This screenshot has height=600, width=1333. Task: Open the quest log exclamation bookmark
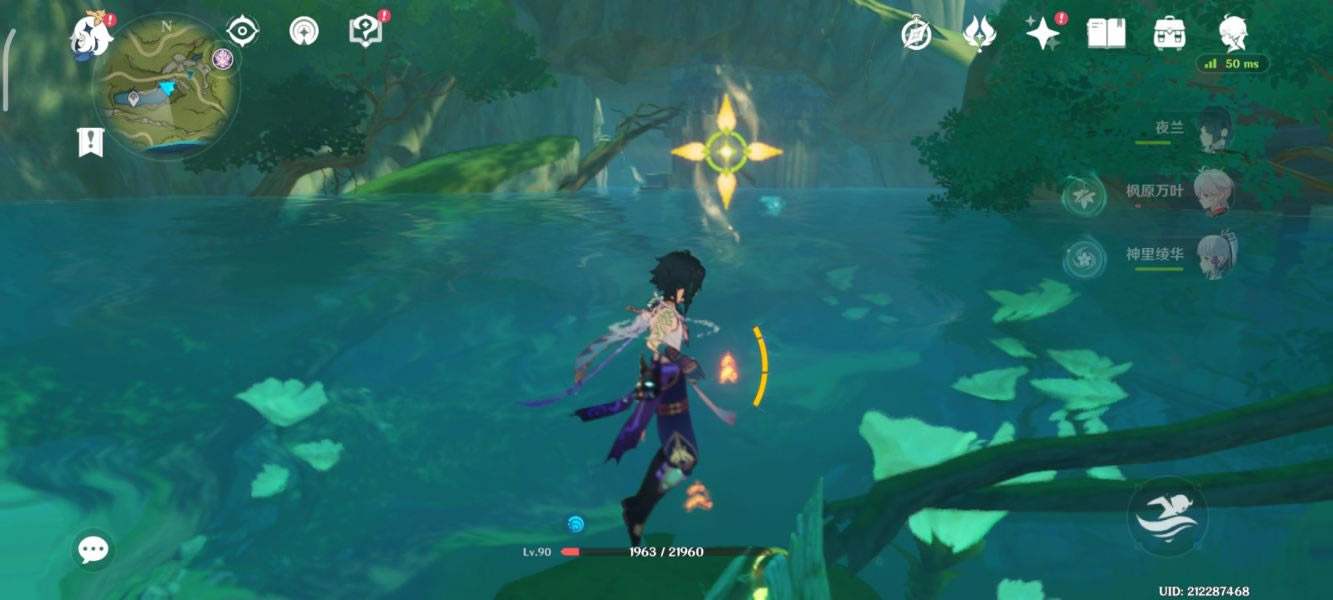point(91,142)
